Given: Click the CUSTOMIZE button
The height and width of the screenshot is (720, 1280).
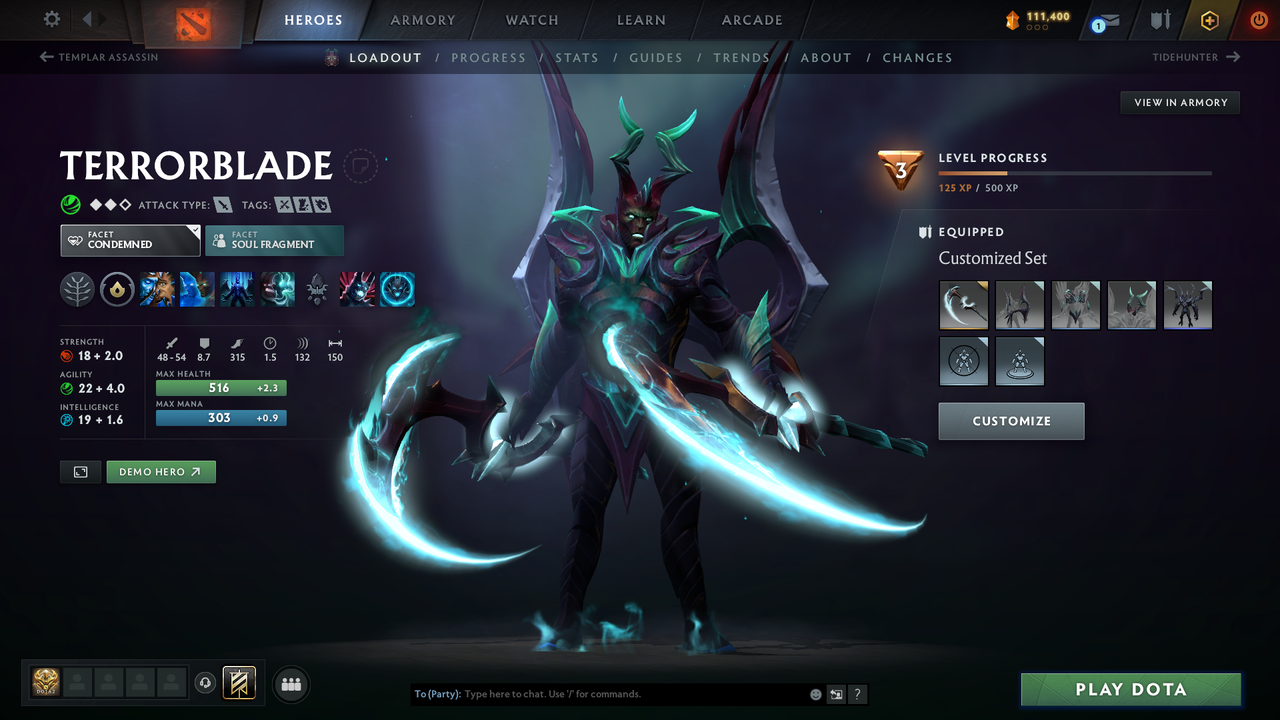Looking at the screenshot, I should 1010,421.
